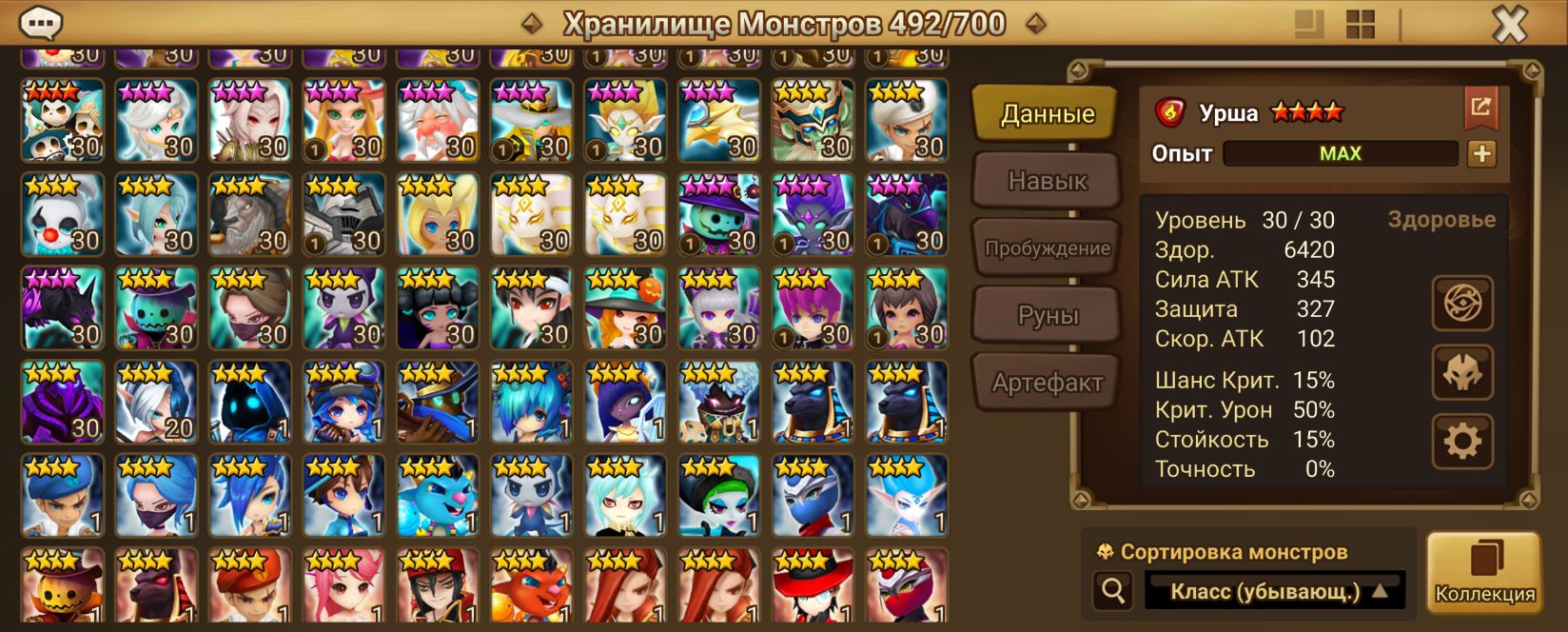1568x632 pixels.
Task: Open the Навык tab
Action: 1047,181
